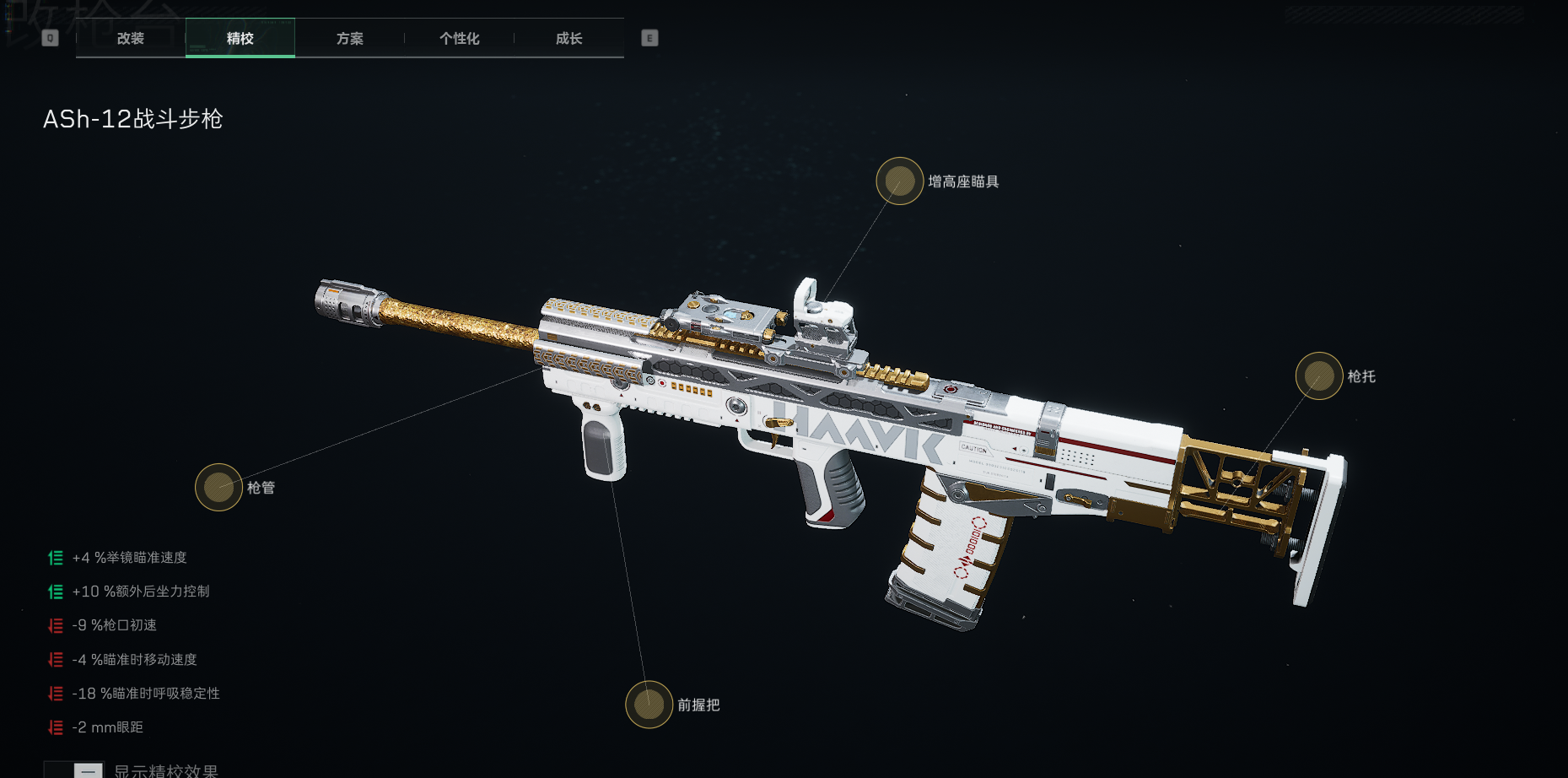Choose the 枪托 calibration node
This screenshot has width=1568, height=778.
pyautogui.click(x=1319, y=376)
